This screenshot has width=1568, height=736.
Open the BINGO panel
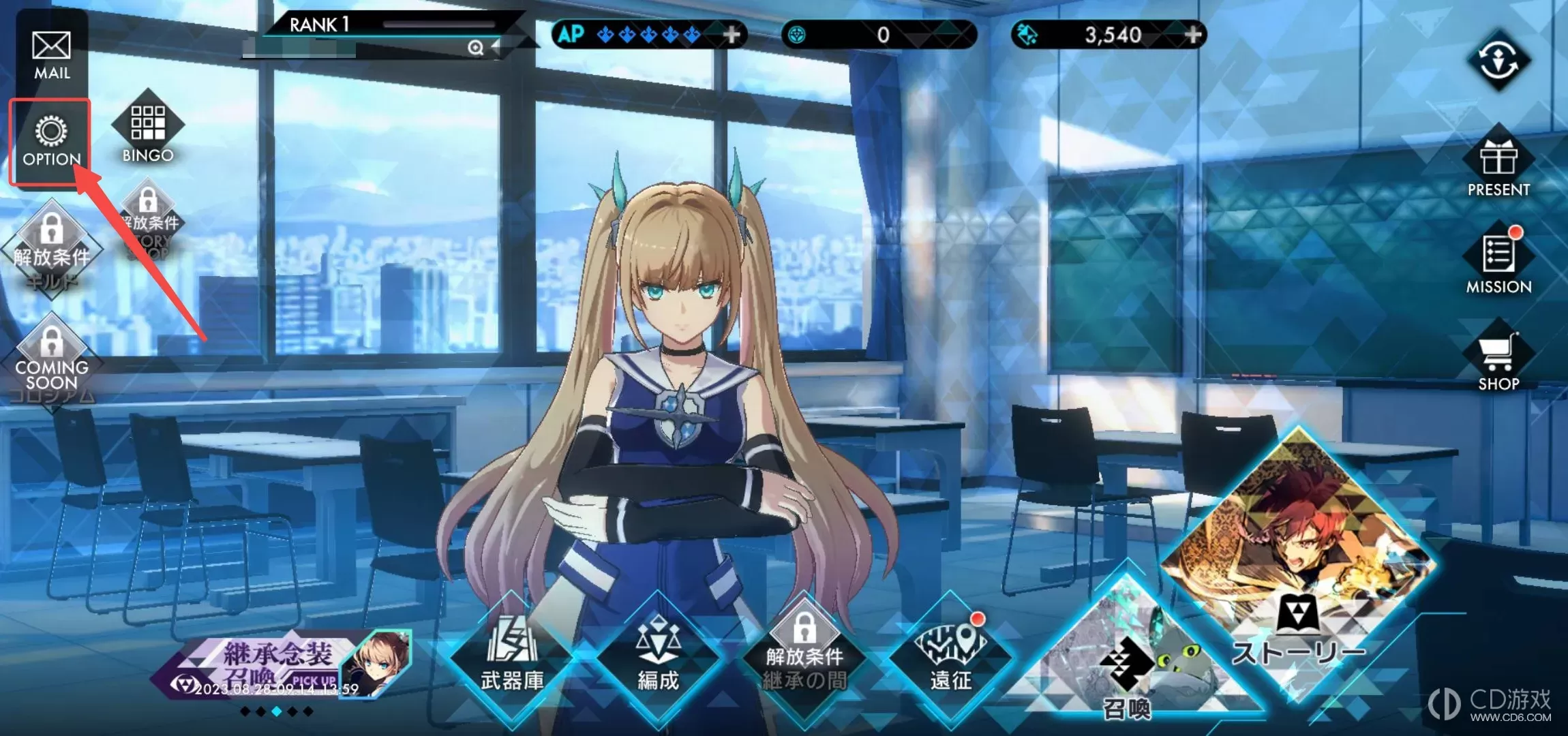click(148, 134)
